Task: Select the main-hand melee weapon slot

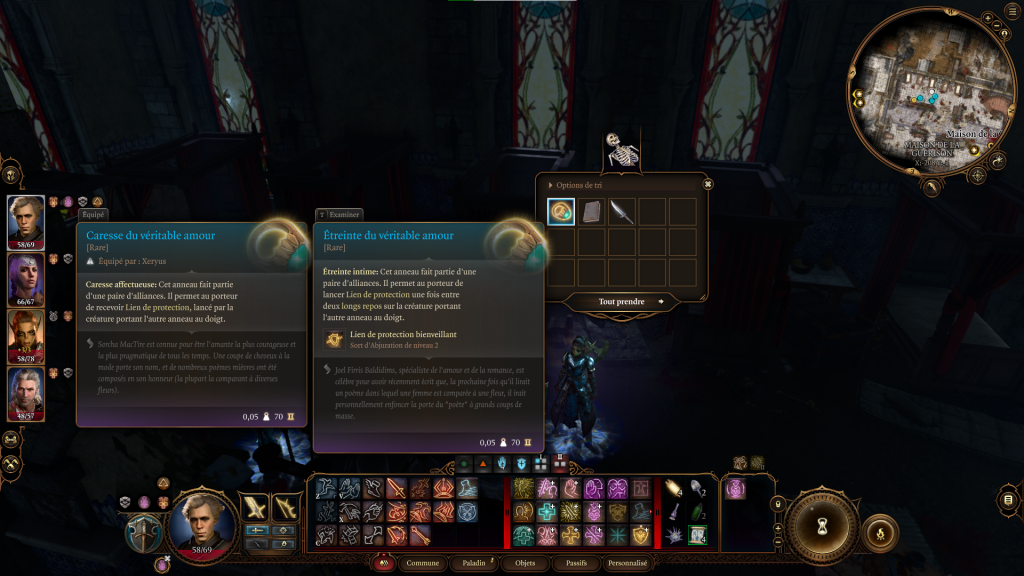Action: coord(257,507)
